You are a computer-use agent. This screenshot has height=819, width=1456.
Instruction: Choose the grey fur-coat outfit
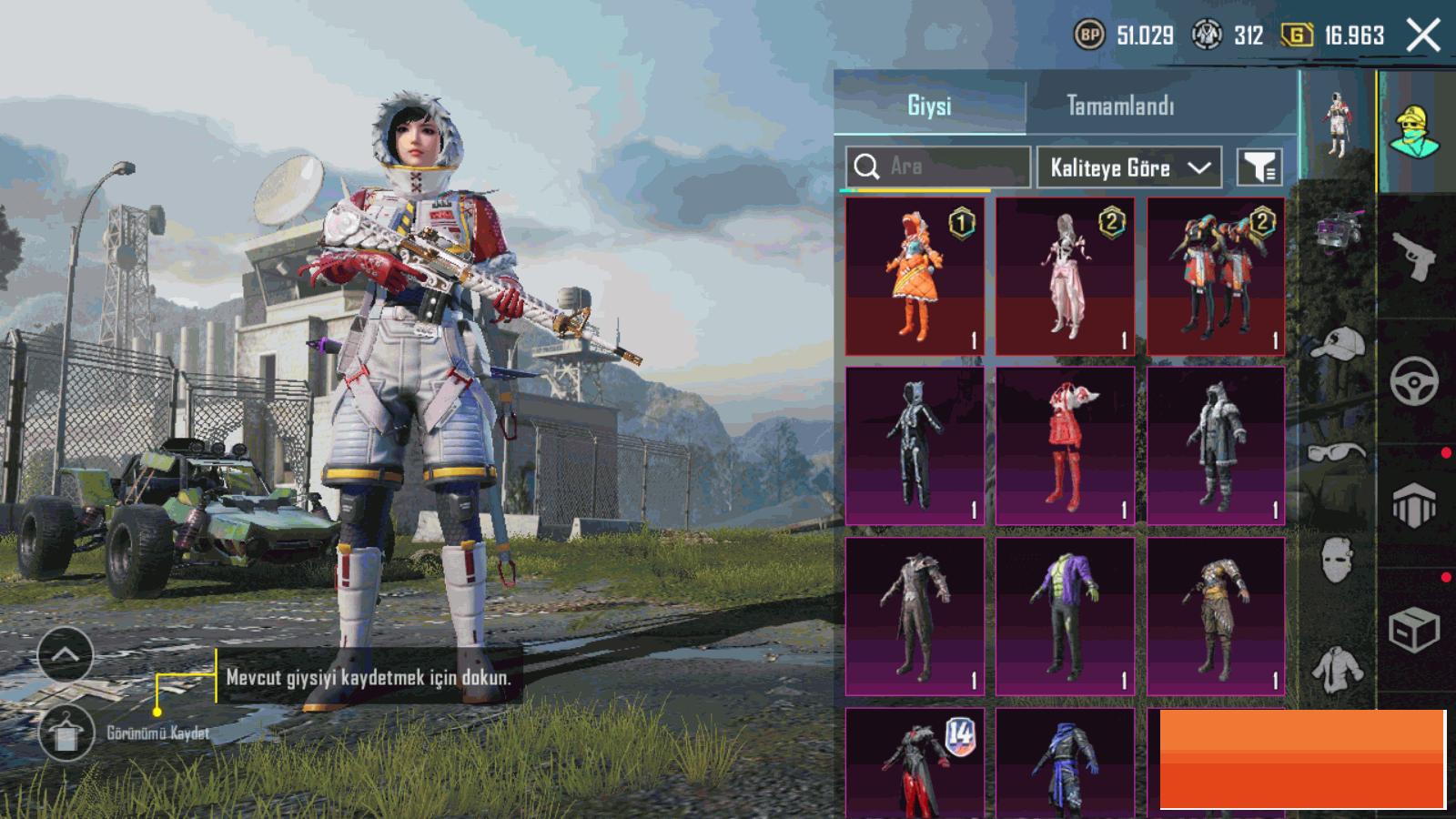pyautogui.click(x=1216, y=446)
